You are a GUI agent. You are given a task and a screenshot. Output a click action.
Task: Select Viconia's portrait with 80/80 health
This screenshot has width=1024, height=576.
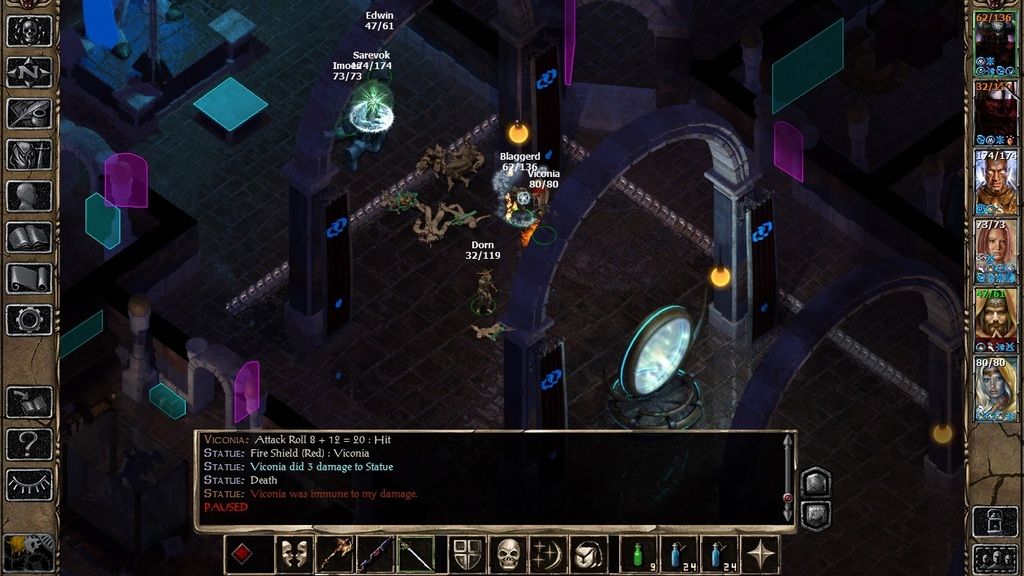[995, 388]
